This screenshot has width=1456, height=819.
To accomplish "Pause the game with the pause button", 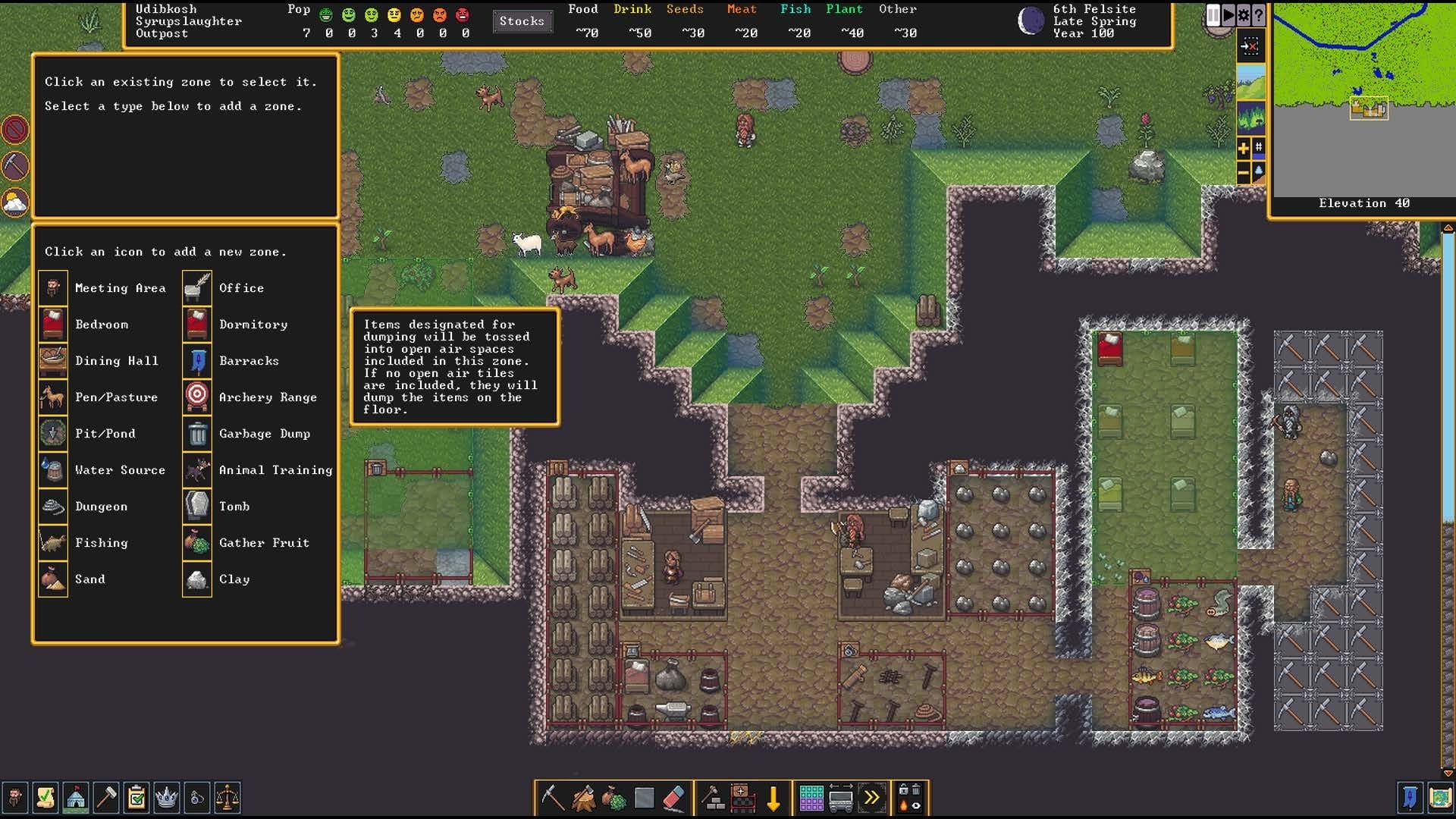I will 1213,15.
